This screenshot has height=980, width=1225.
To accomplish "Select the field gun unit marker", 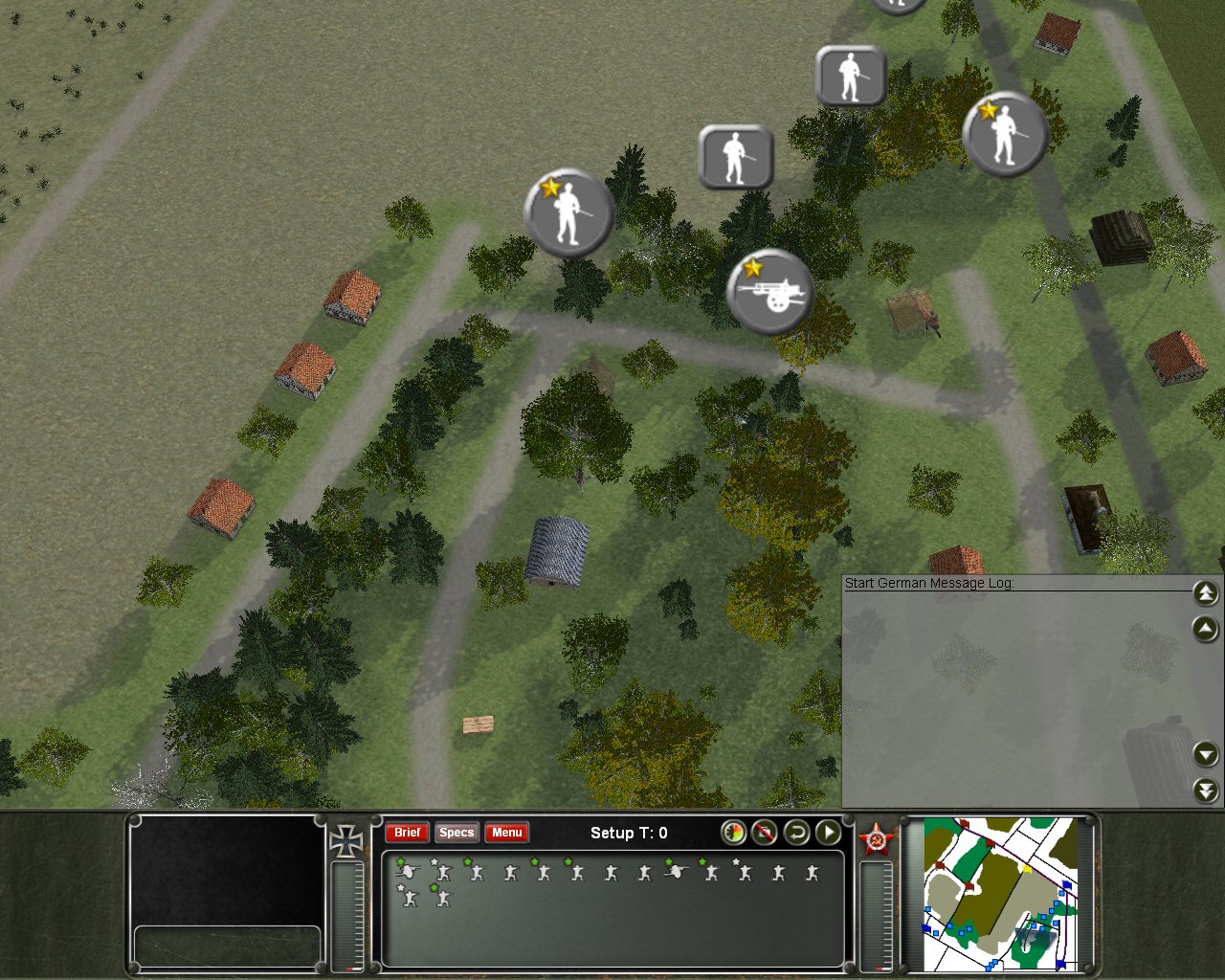I will (x=770, y=292).
